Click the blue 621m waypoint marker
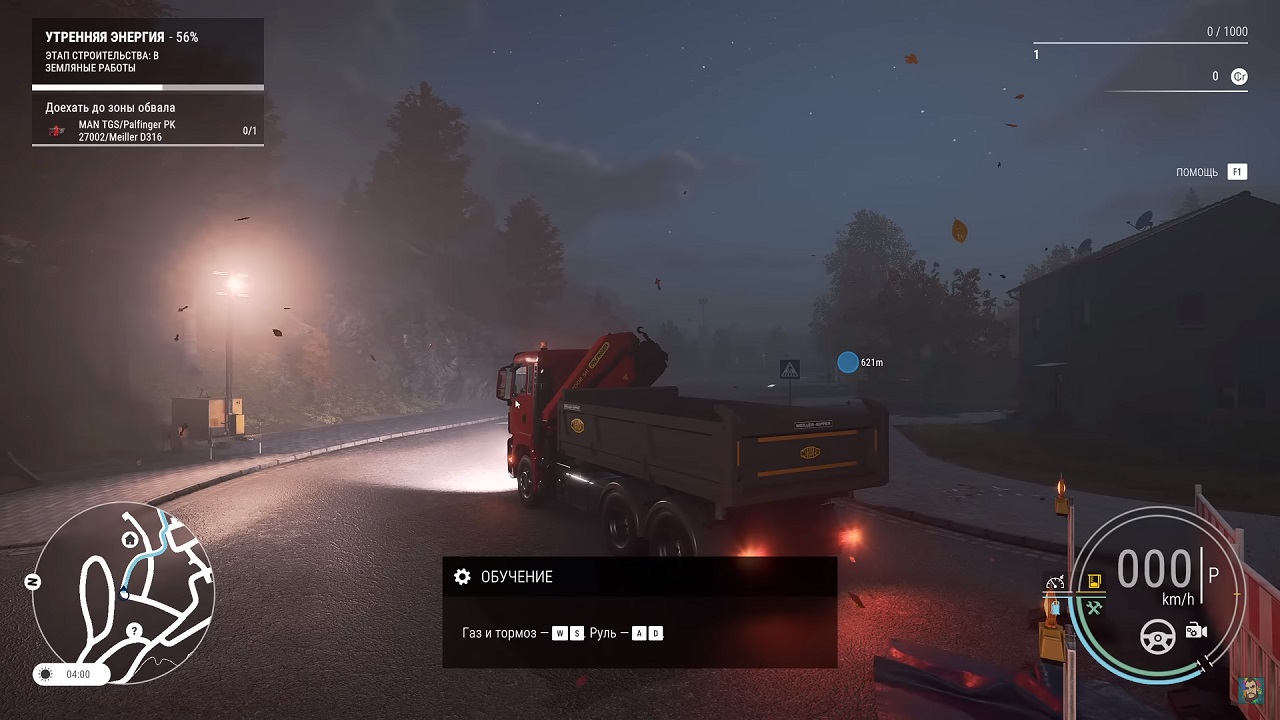1280x720 pixels. [x=848, y=362]
